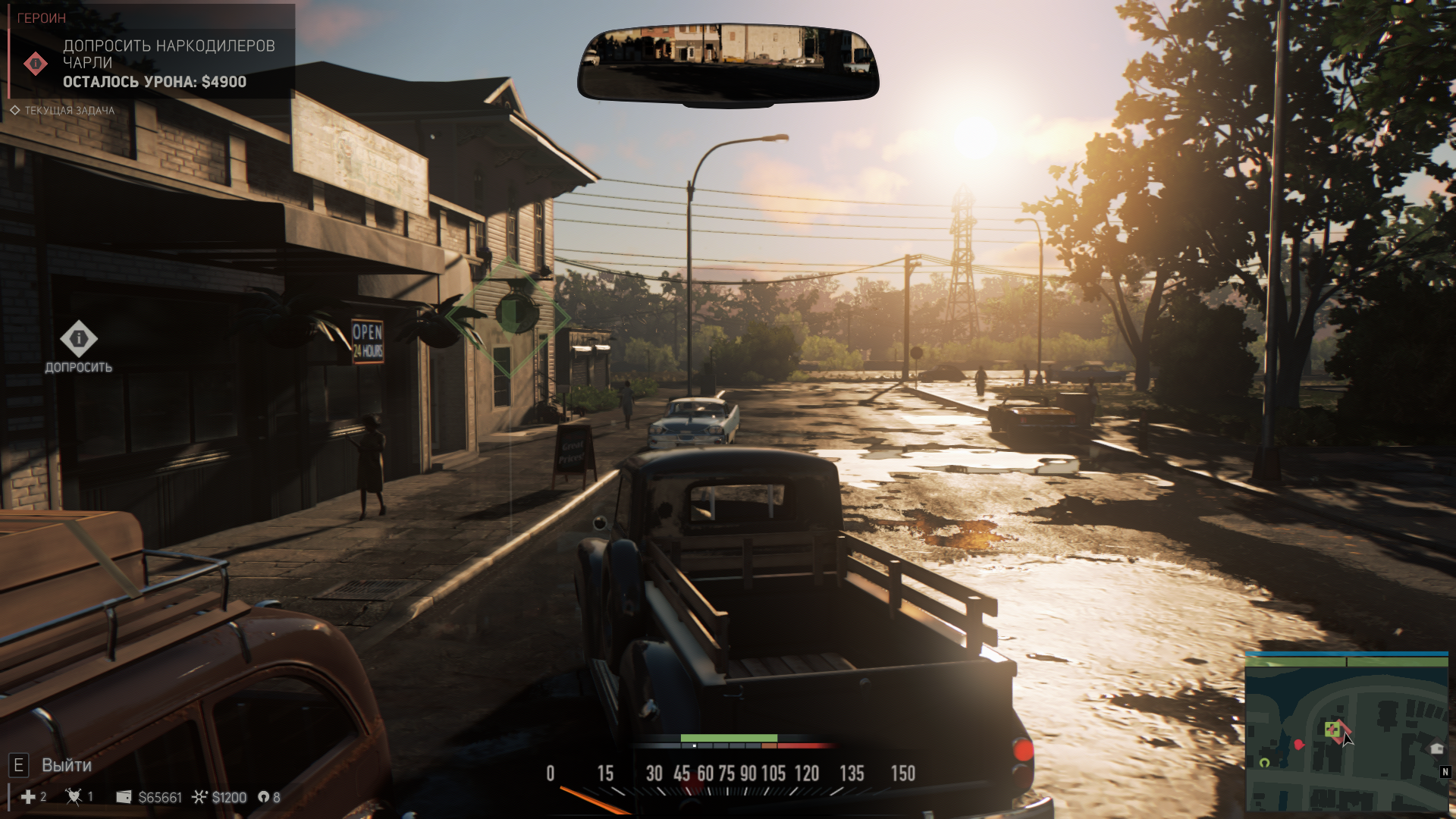
Task: Click the green diamond objective waypoint marker
Action: (510, 317)
